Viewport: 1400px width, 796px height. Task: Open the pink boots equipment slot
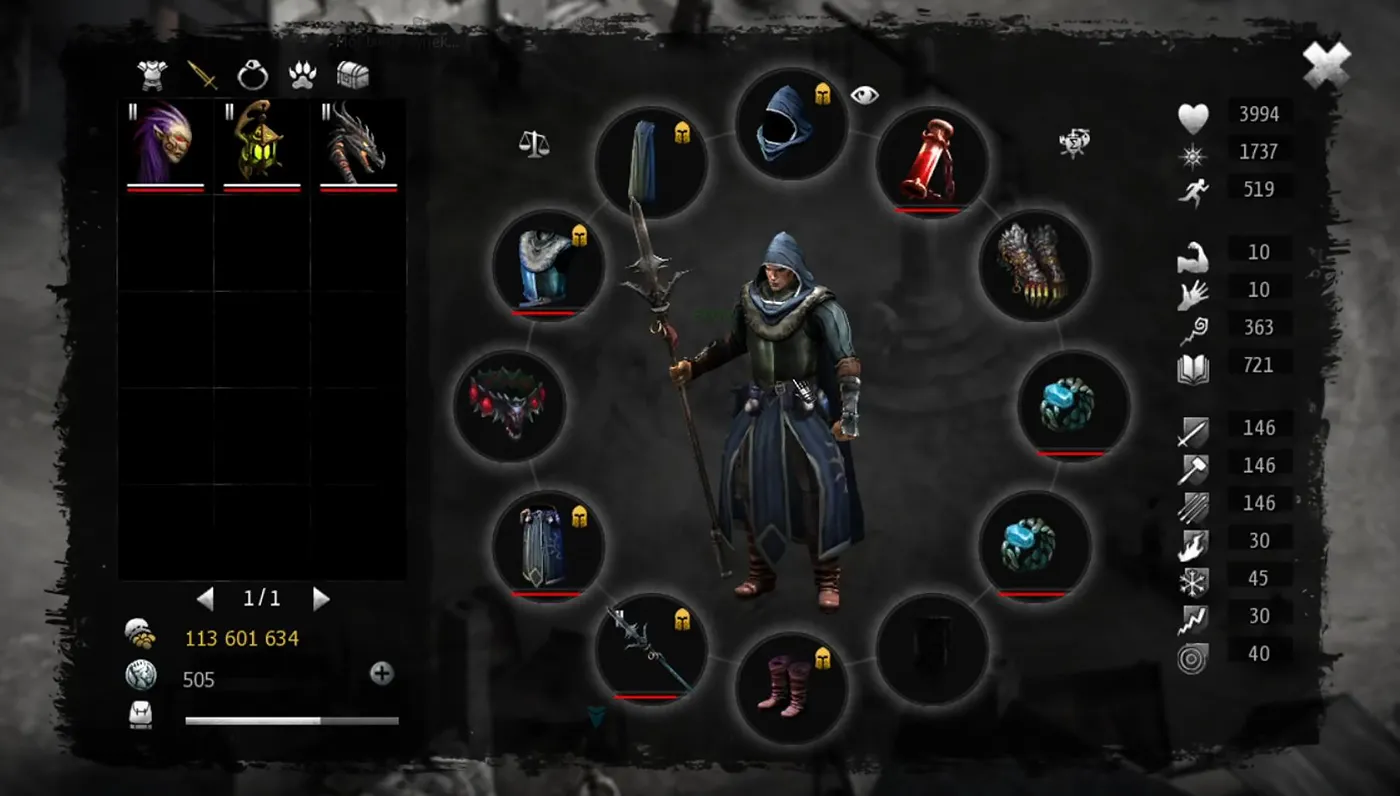[791, 687]
